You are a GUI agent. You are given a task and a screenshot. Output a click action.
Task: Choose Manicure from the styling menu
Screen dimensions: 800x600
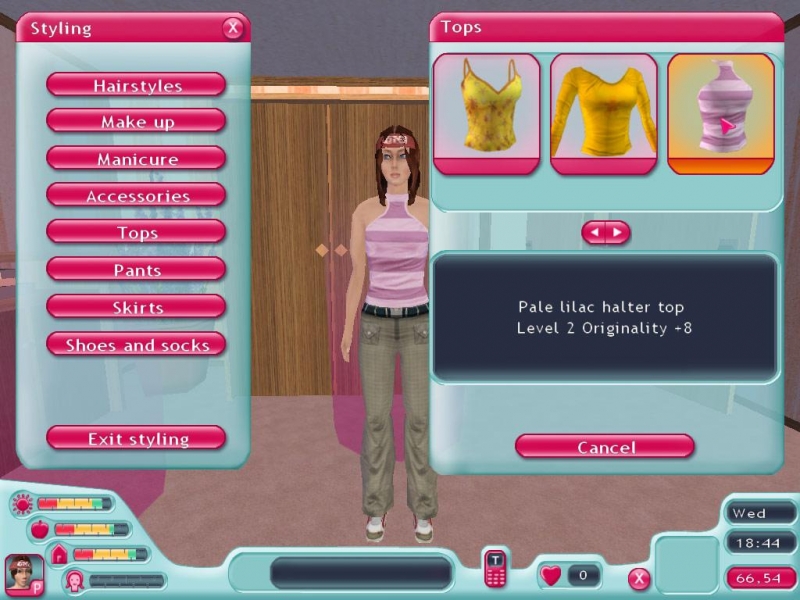point(136,159)
